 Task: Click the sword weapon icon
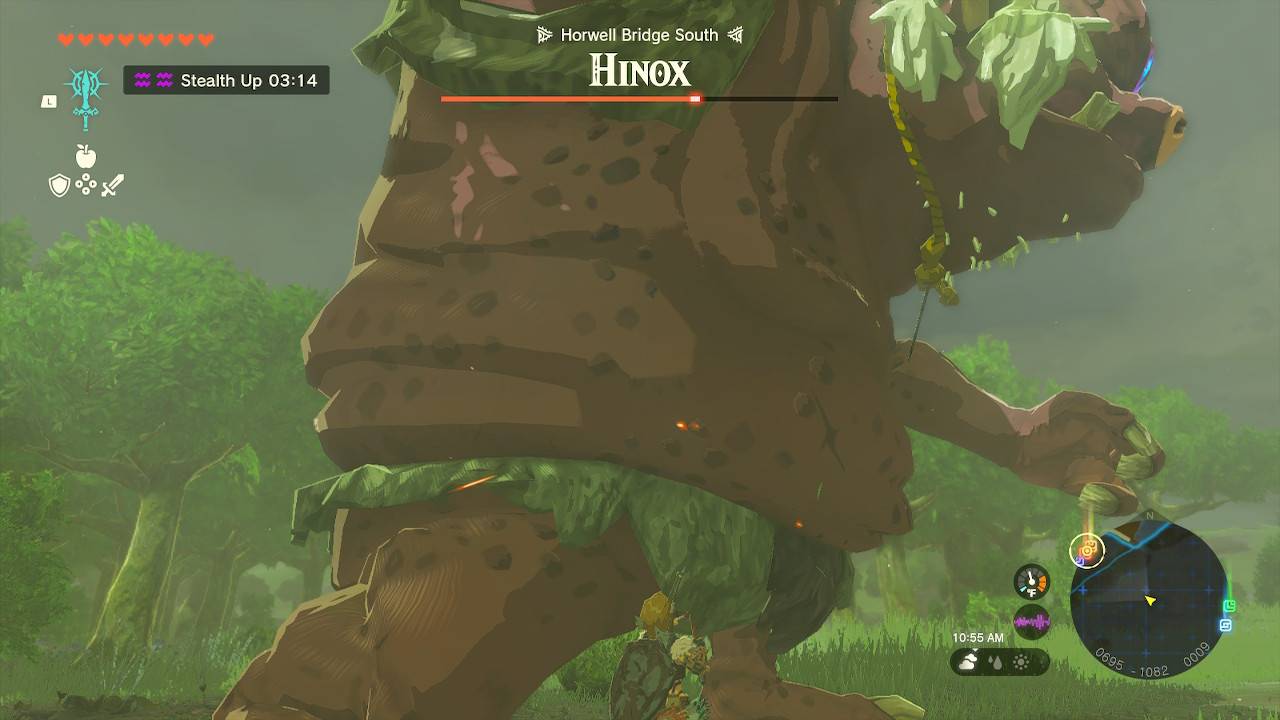coord(112,183)
